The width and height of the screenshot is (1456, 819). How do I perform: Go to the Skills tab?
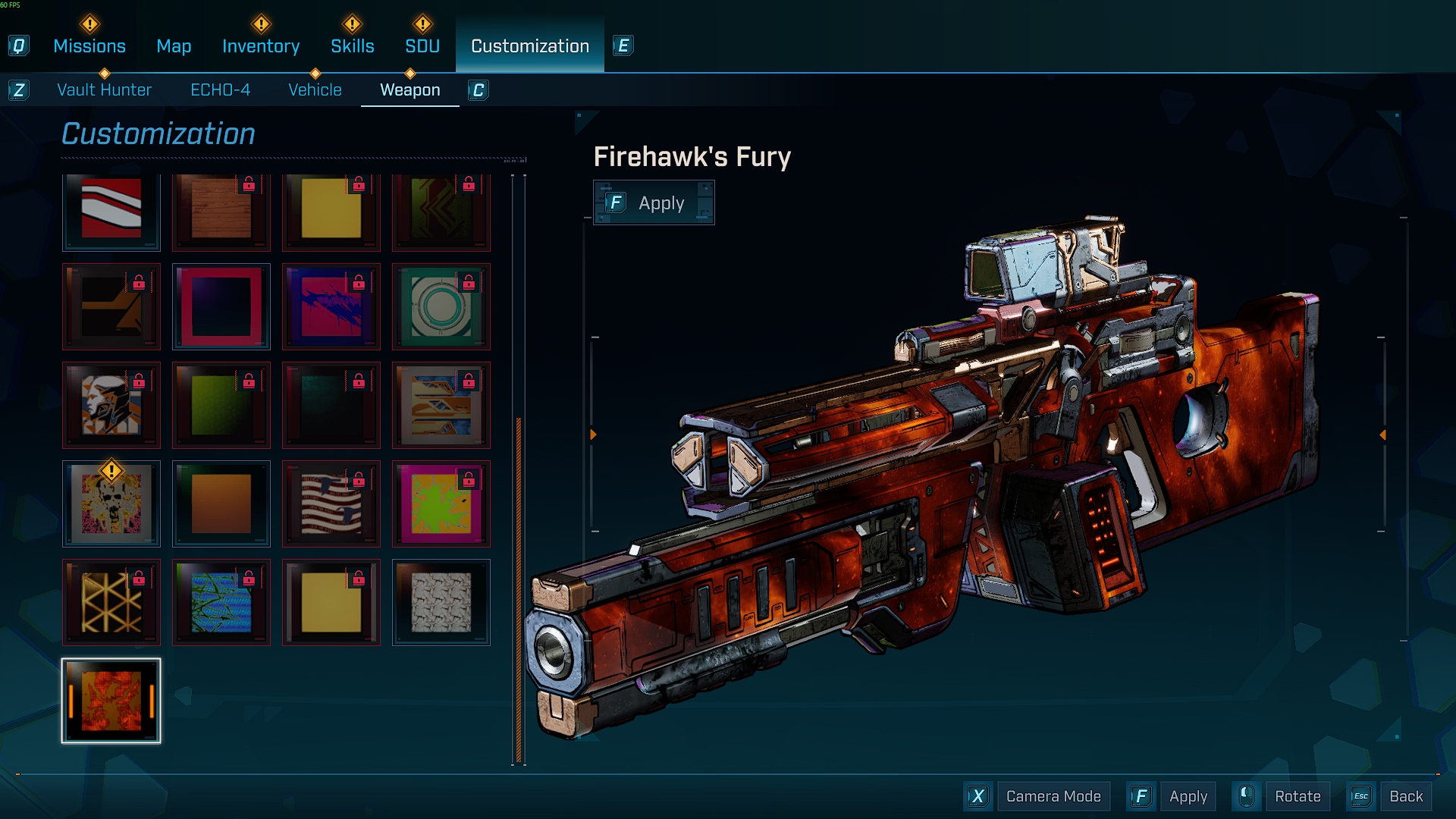coord(352,46)
